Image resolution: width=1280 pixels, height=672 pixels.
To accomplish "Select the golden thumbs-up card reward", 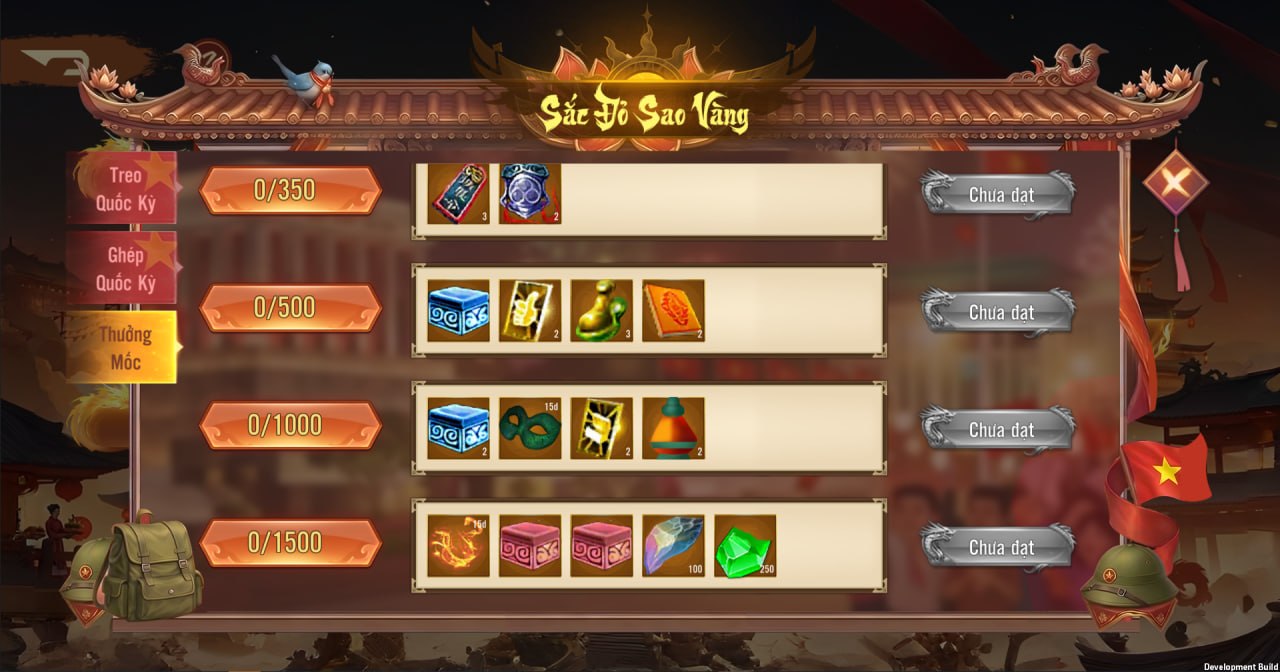I will (x=530, y=311).
